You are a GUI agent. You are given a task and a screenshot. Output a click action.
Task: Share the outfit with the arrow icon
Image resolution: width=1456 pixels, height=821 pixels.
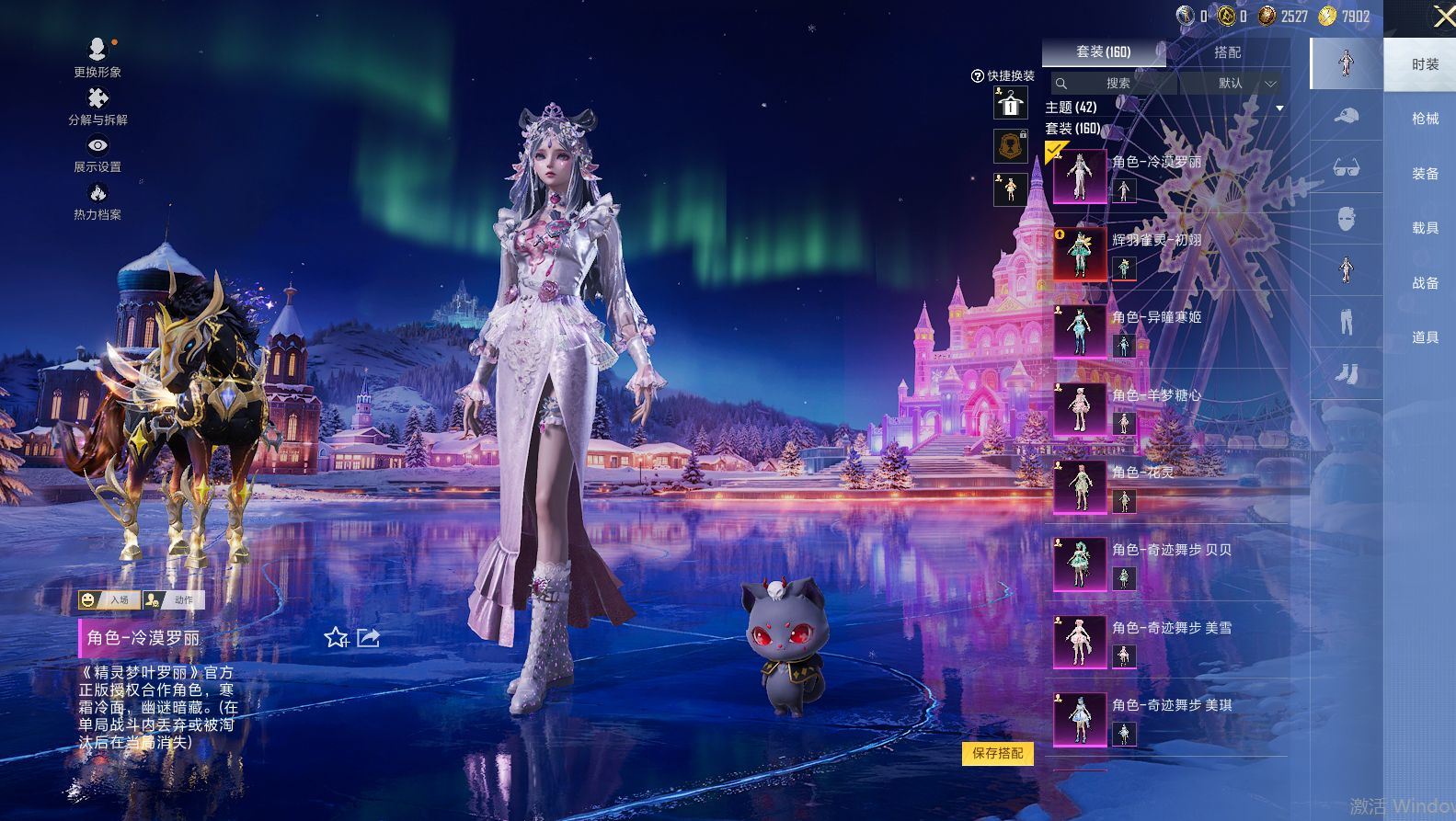(x=369, y=637)
